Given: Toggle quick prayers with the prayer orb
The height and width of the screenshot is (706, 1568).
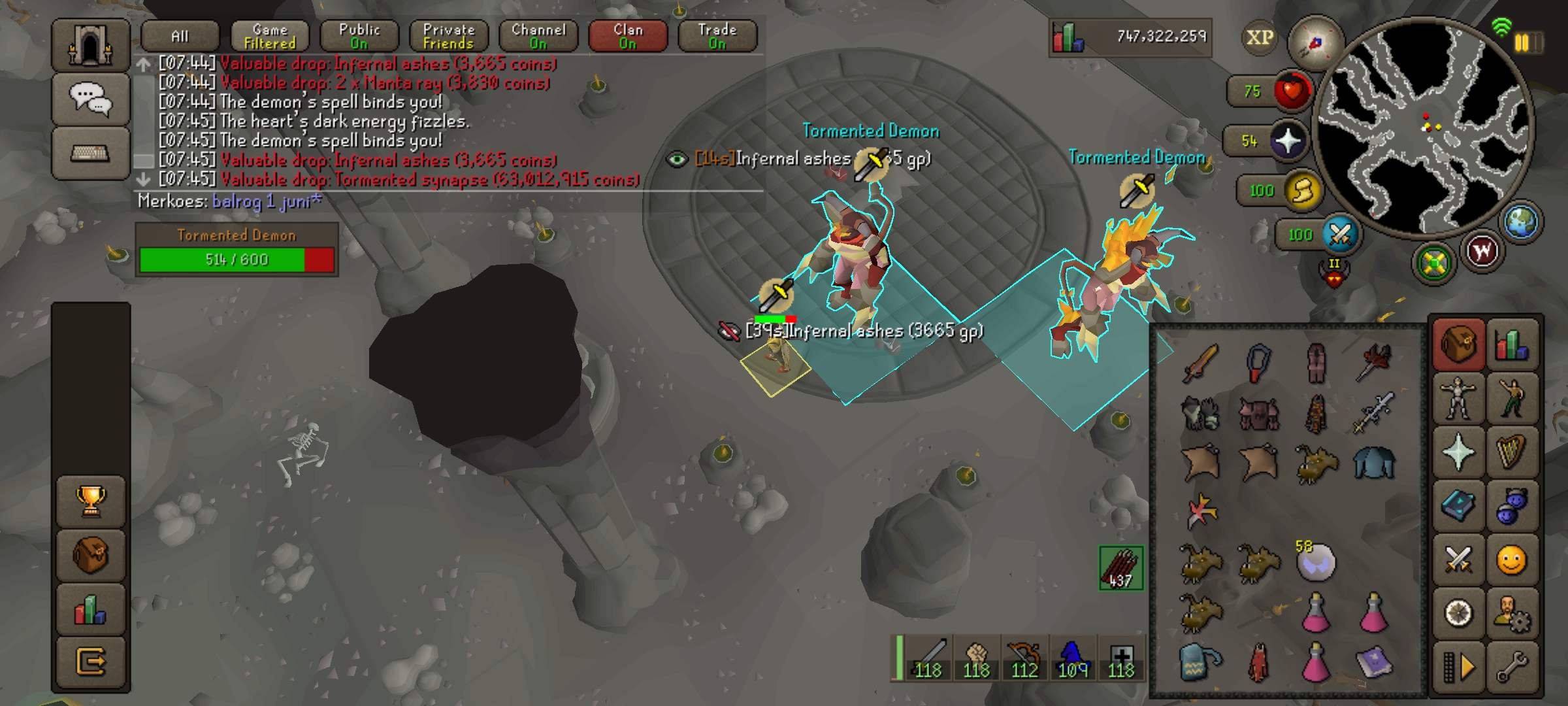Looking at the screenshot, I should pos(1287,141).
